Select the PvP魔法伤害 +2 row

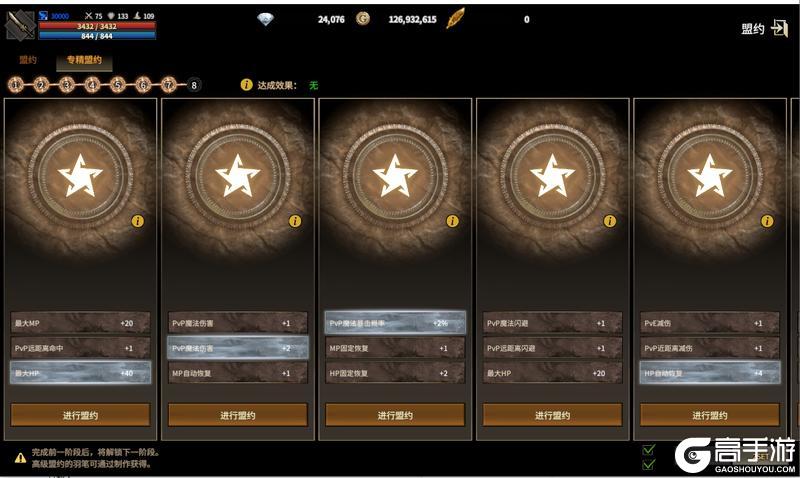[x=238, y=348]
